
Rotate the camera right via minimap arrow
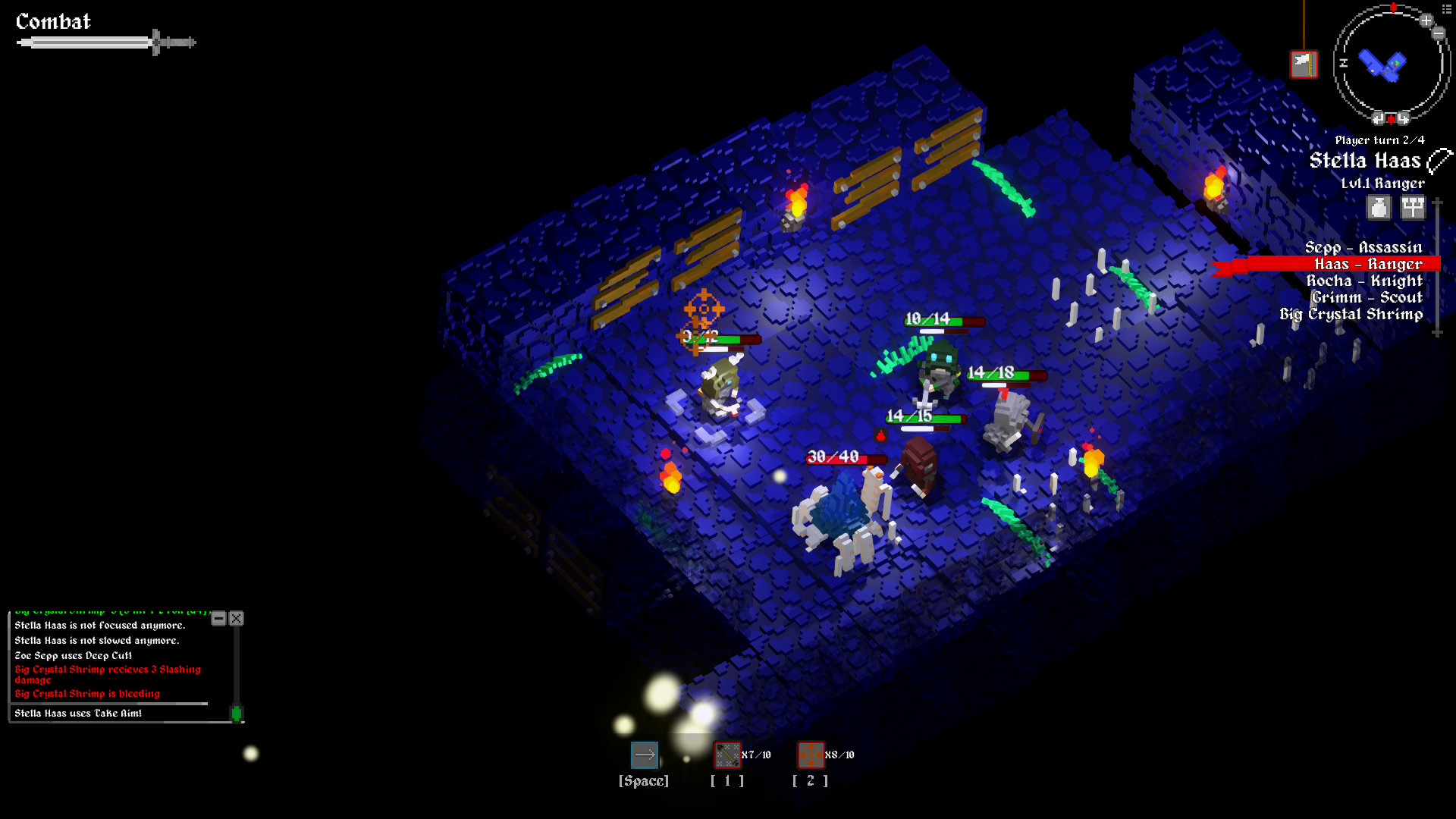point(1403,118)
